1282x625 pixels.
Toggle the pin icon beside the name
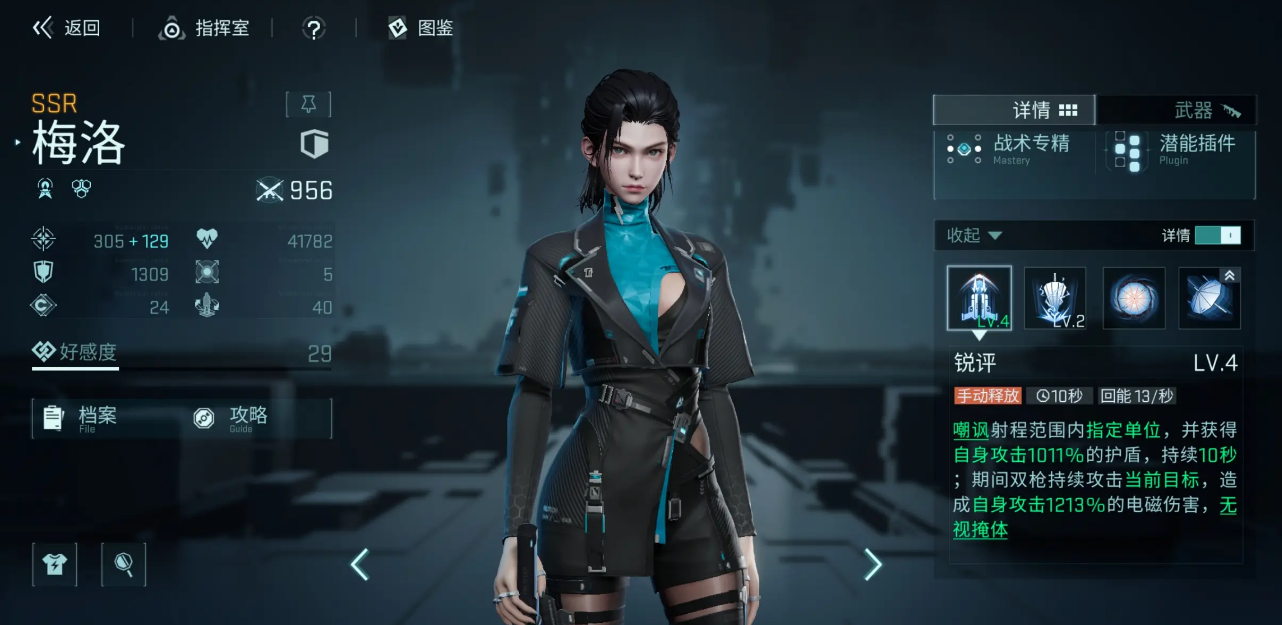[308, 104]
